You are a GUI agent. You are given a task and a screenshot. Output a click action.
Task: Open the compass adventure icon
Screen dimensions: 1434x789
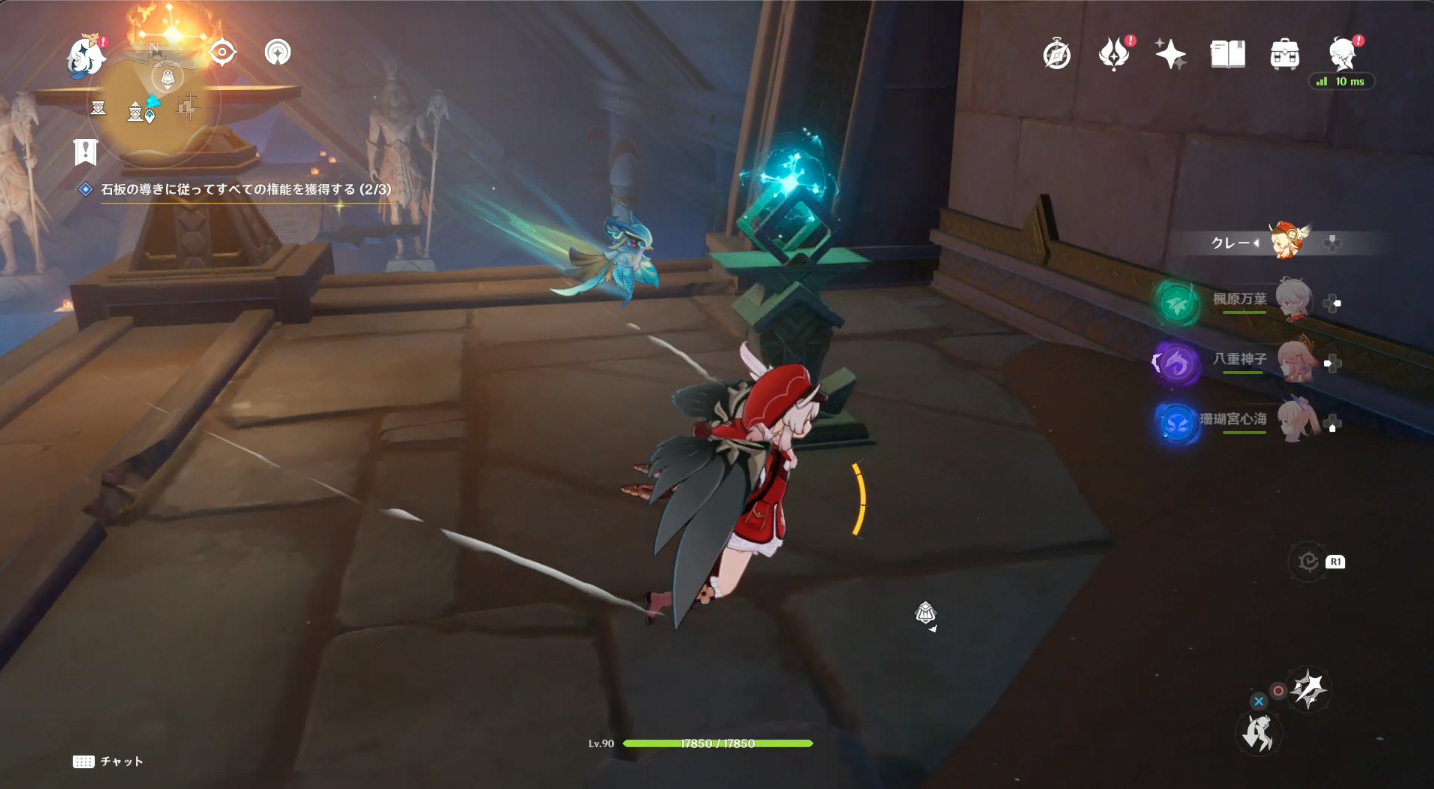pos(1057,54)
